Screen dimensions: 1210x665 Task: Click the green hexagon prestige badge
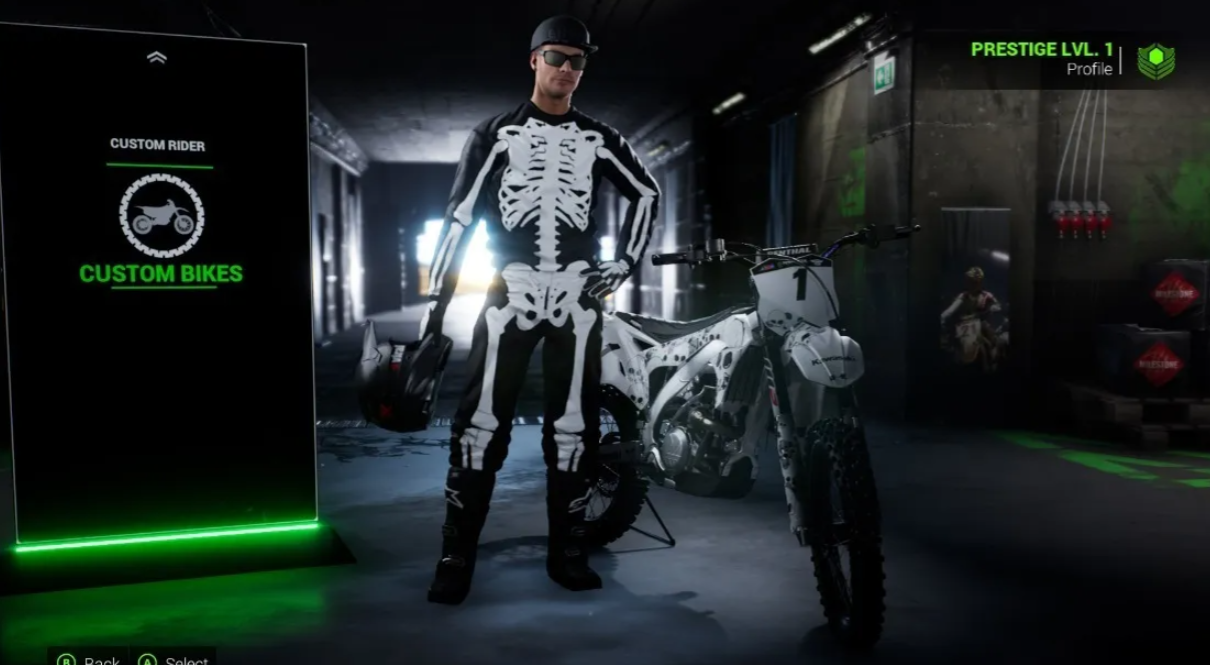(1156, 61)
